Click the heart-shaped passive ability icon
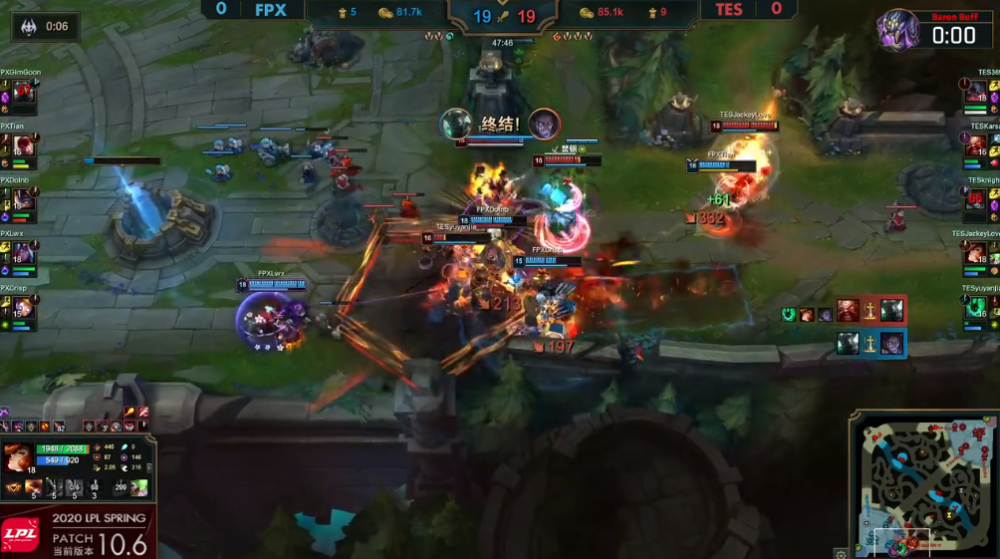 click(x=12, y=487)
